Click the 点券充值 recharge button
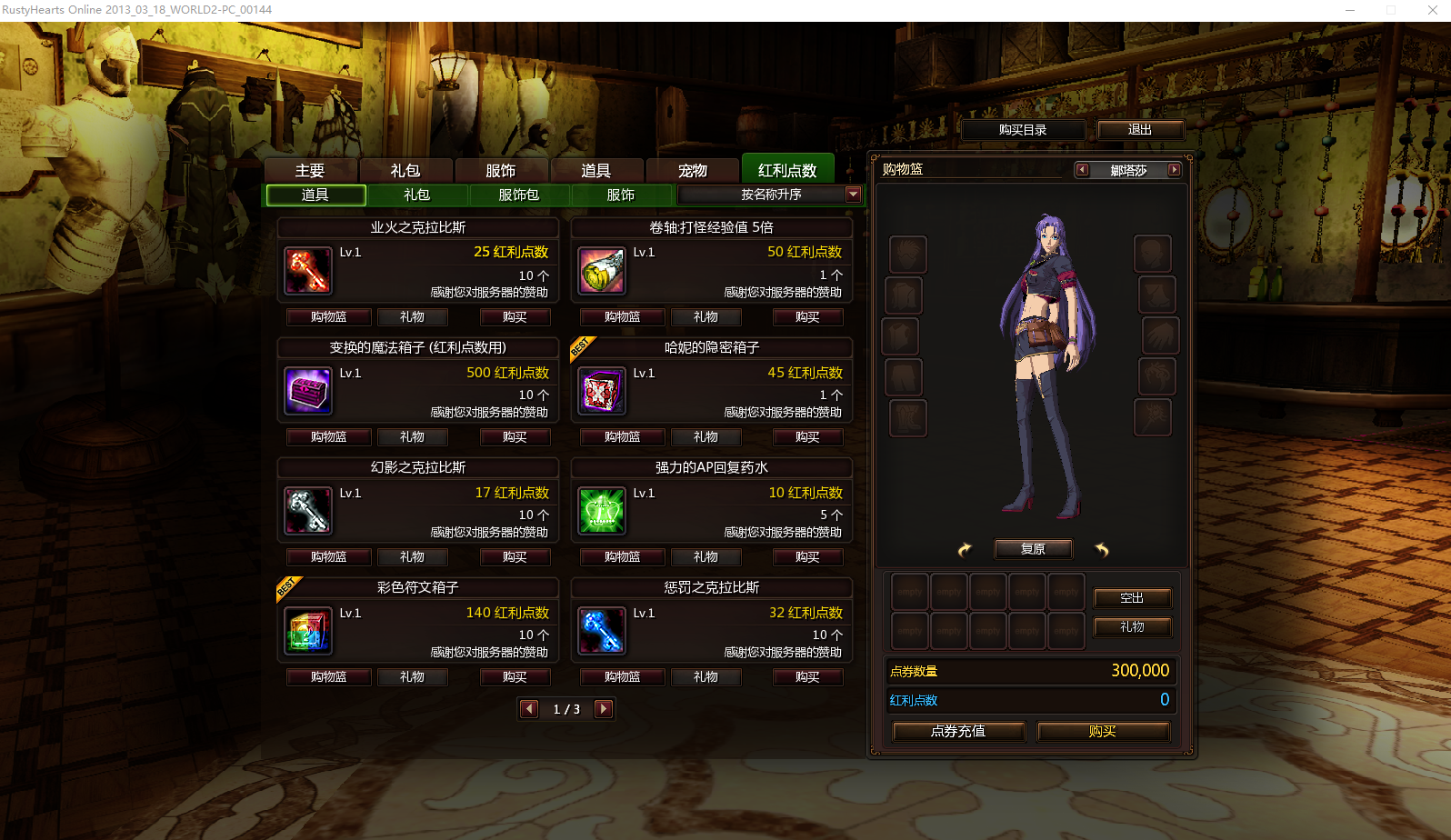The height and width of the screenshot is (840, 1451). coord(958,731)
